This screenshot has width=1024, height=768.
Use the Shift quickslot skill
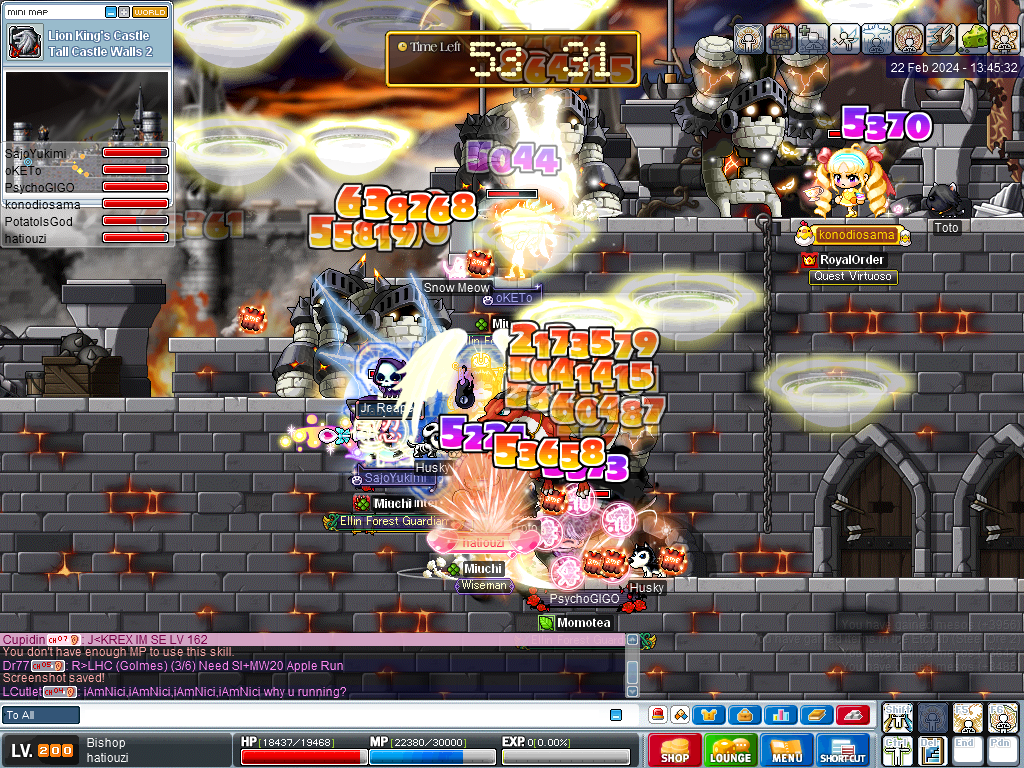(x=897, y=717)
